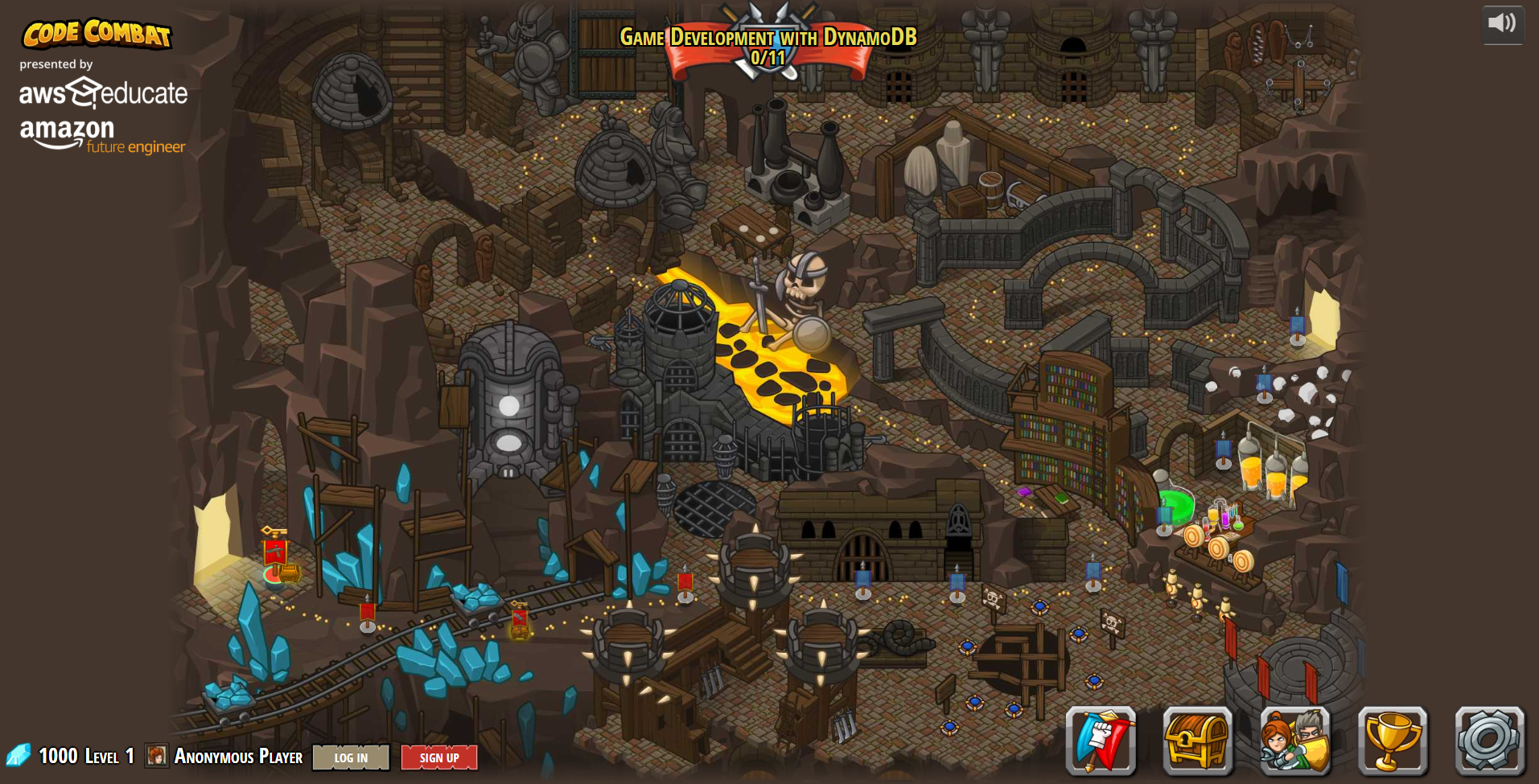Open the AWS Educate logo link

tap(103, 93)
